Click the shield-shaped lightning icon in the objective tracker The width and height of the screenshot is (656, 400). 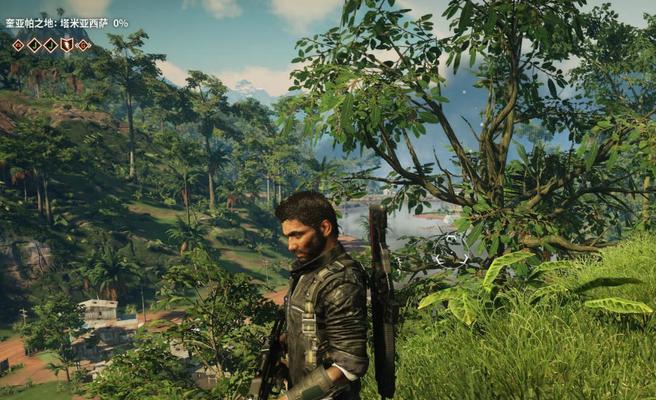coord(66,45)
